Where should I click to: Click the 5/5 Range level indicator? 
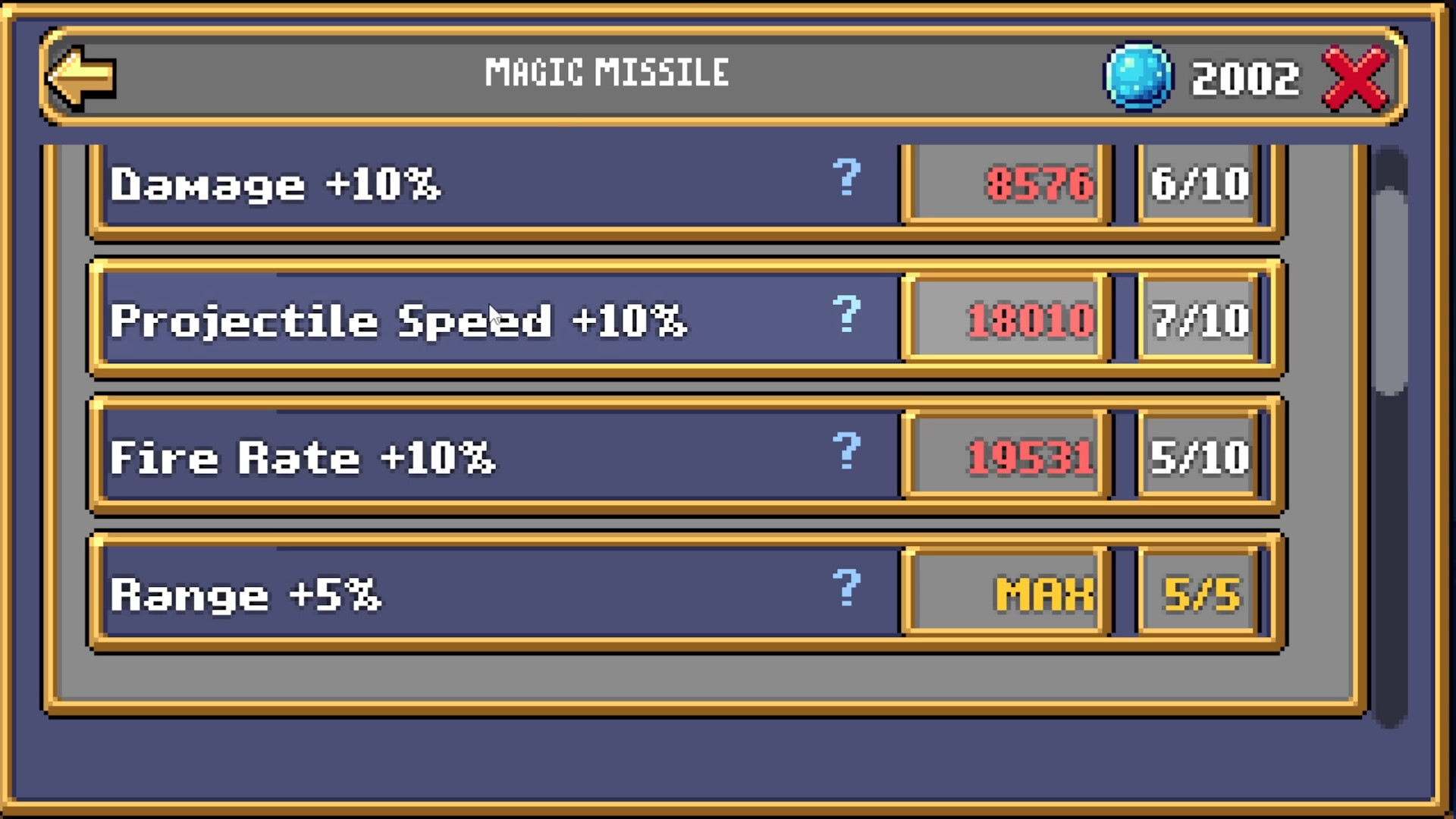coord(1198,594)
